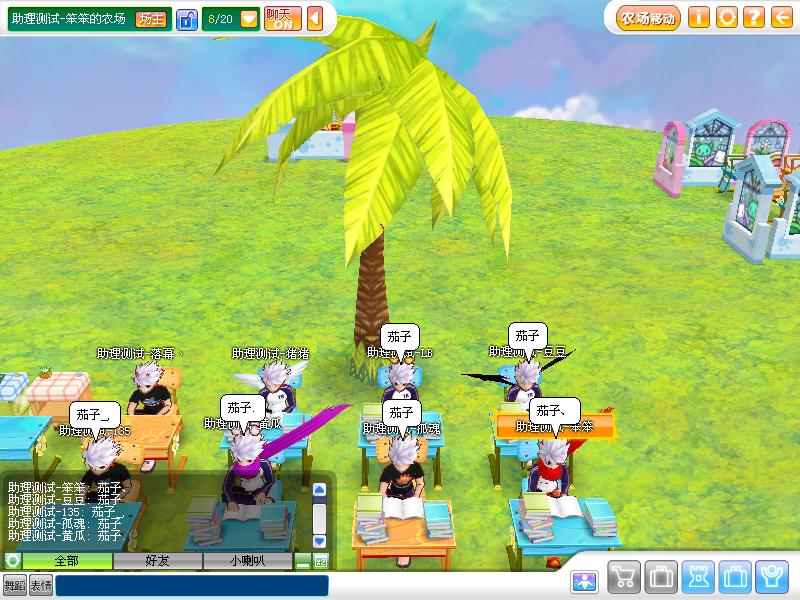The image size is (800, 600).
Task: Show help via the question mark icon
Action: 754,17
